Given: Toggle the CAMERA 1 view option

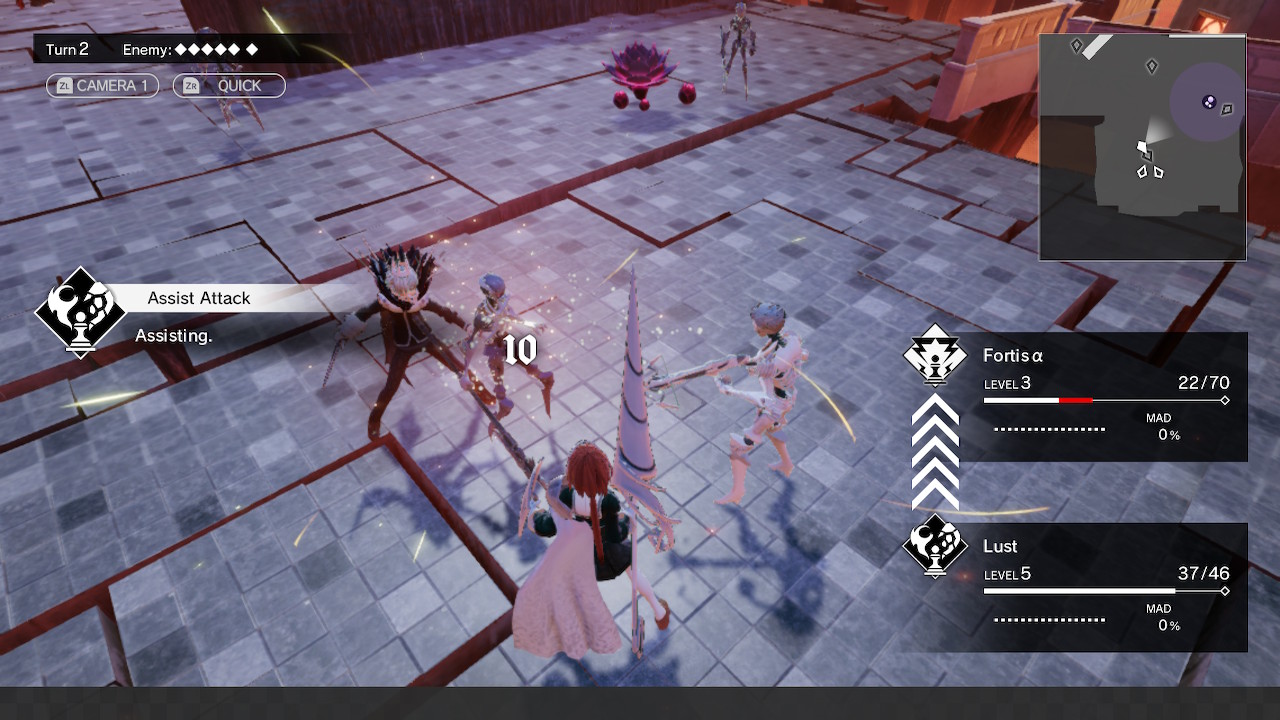Looking at the screenshot, I should click(x=113, y=85).
